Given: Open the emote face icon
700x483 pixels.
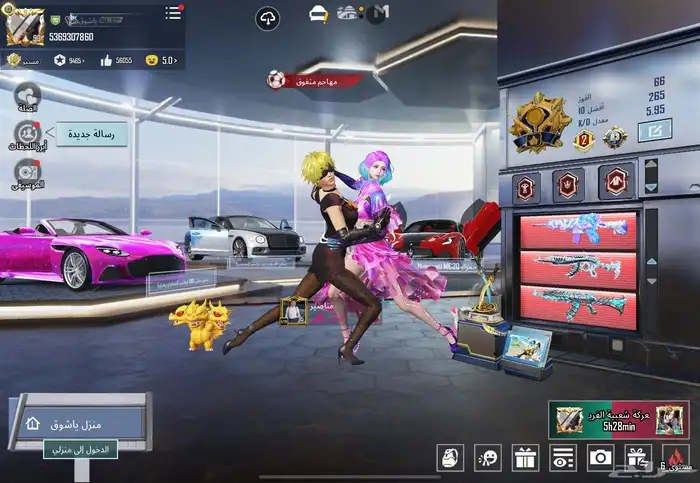Looking at the screenshot, I should pos(488,458).
